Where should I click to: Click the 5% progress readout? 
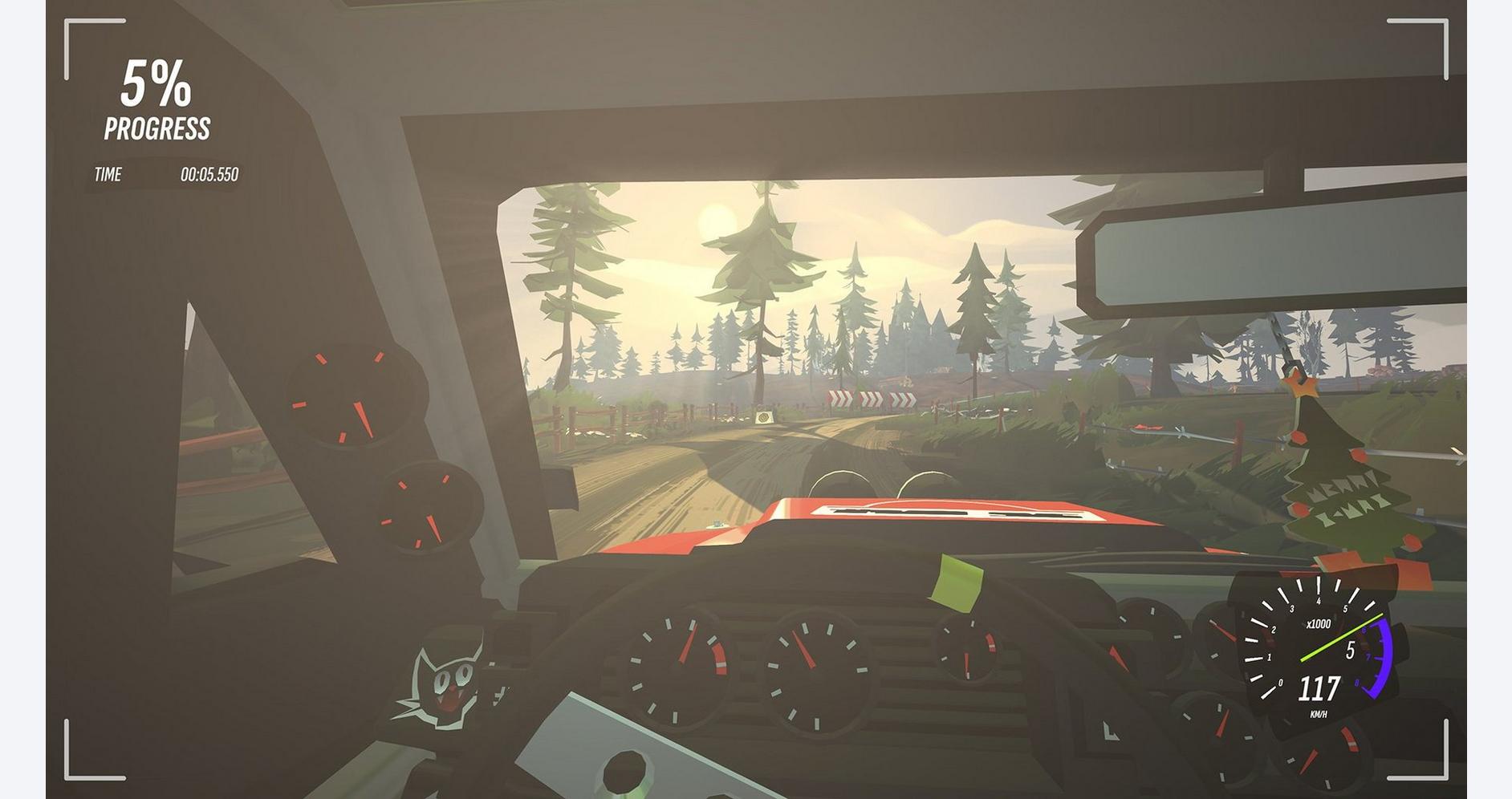click(x=157, y=84)
